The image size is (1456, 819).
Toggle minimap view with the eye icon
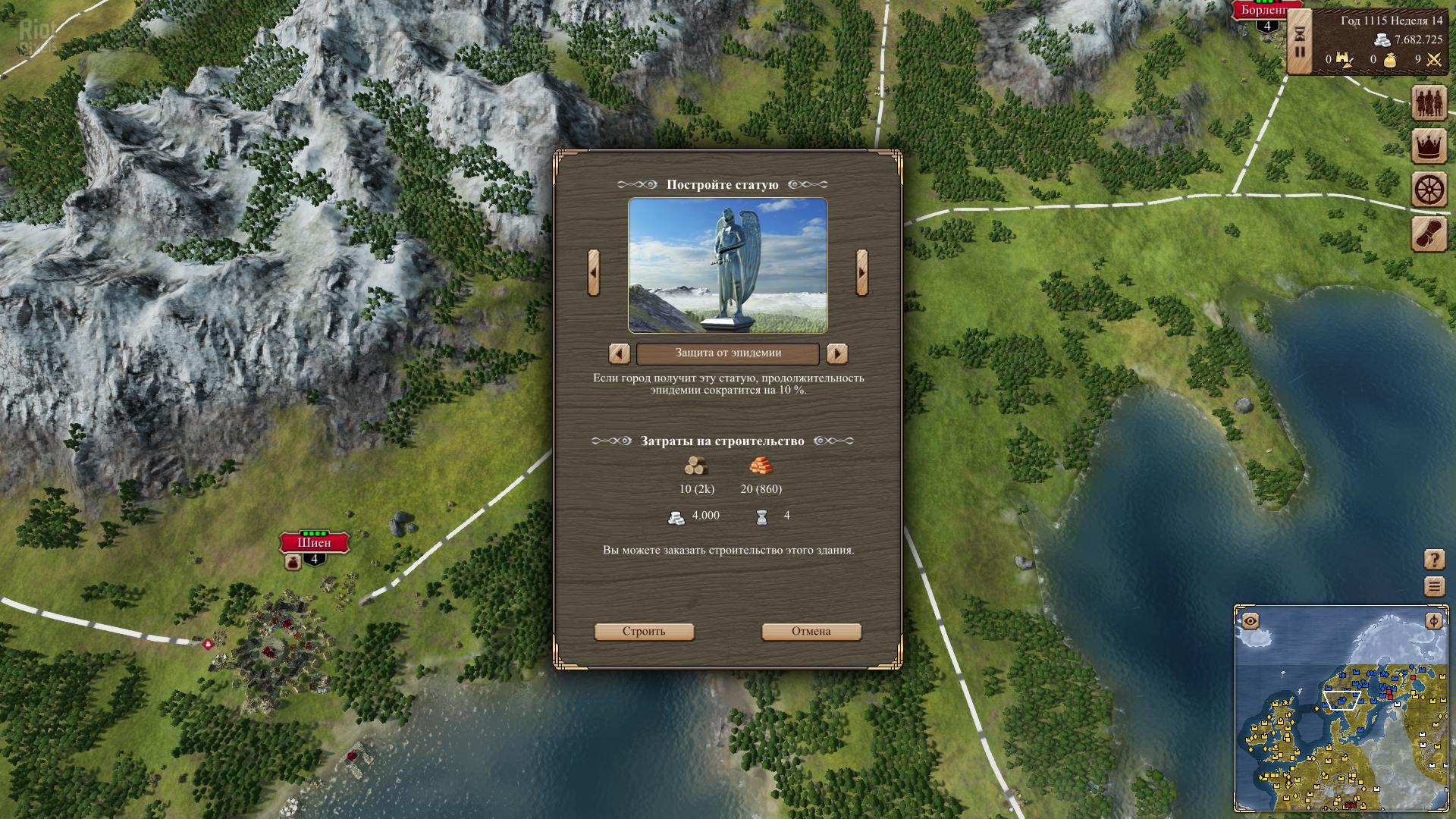pyautogui.click(x=1250, y=622)
